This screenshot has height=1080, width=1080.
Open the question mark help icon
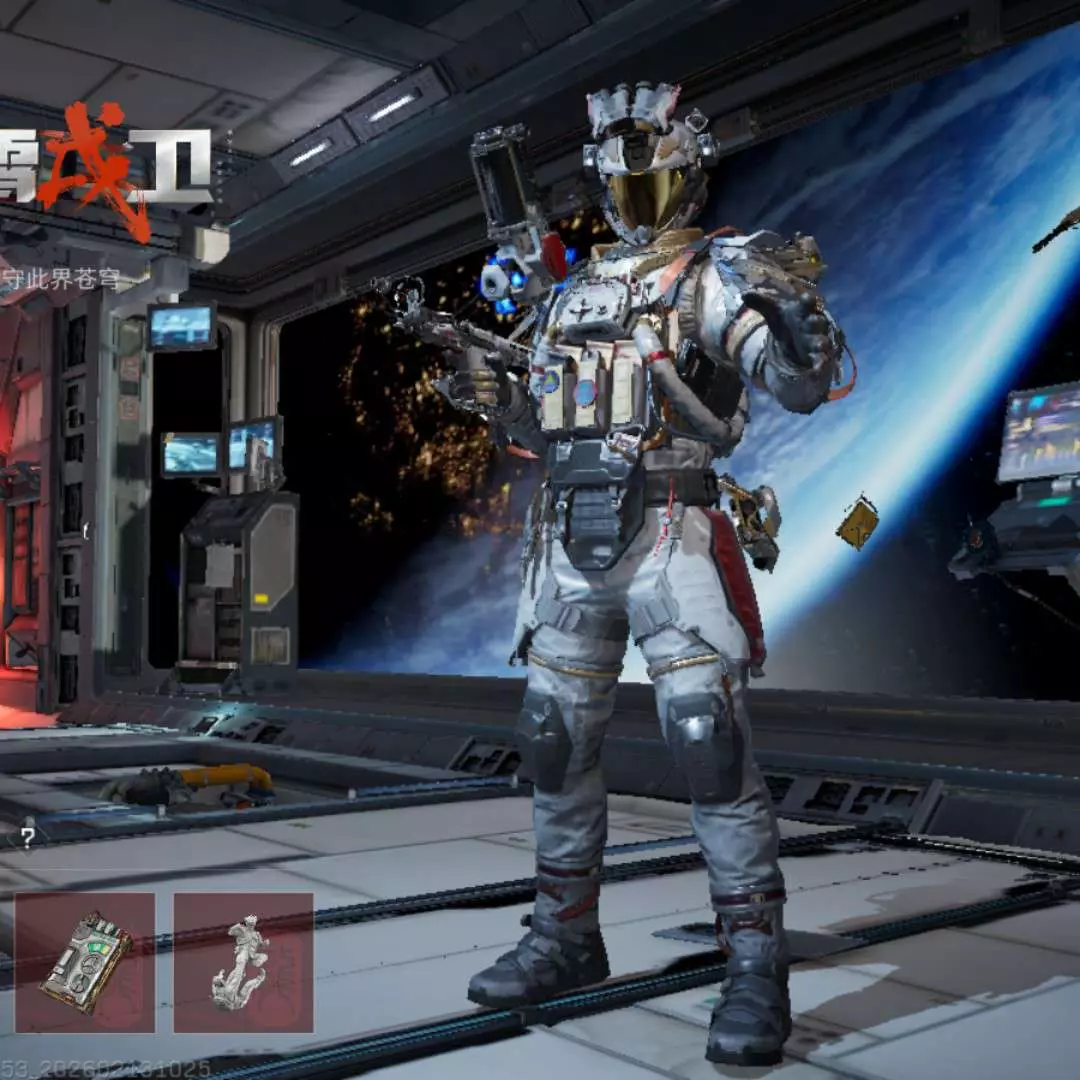[x=28, y=838]
